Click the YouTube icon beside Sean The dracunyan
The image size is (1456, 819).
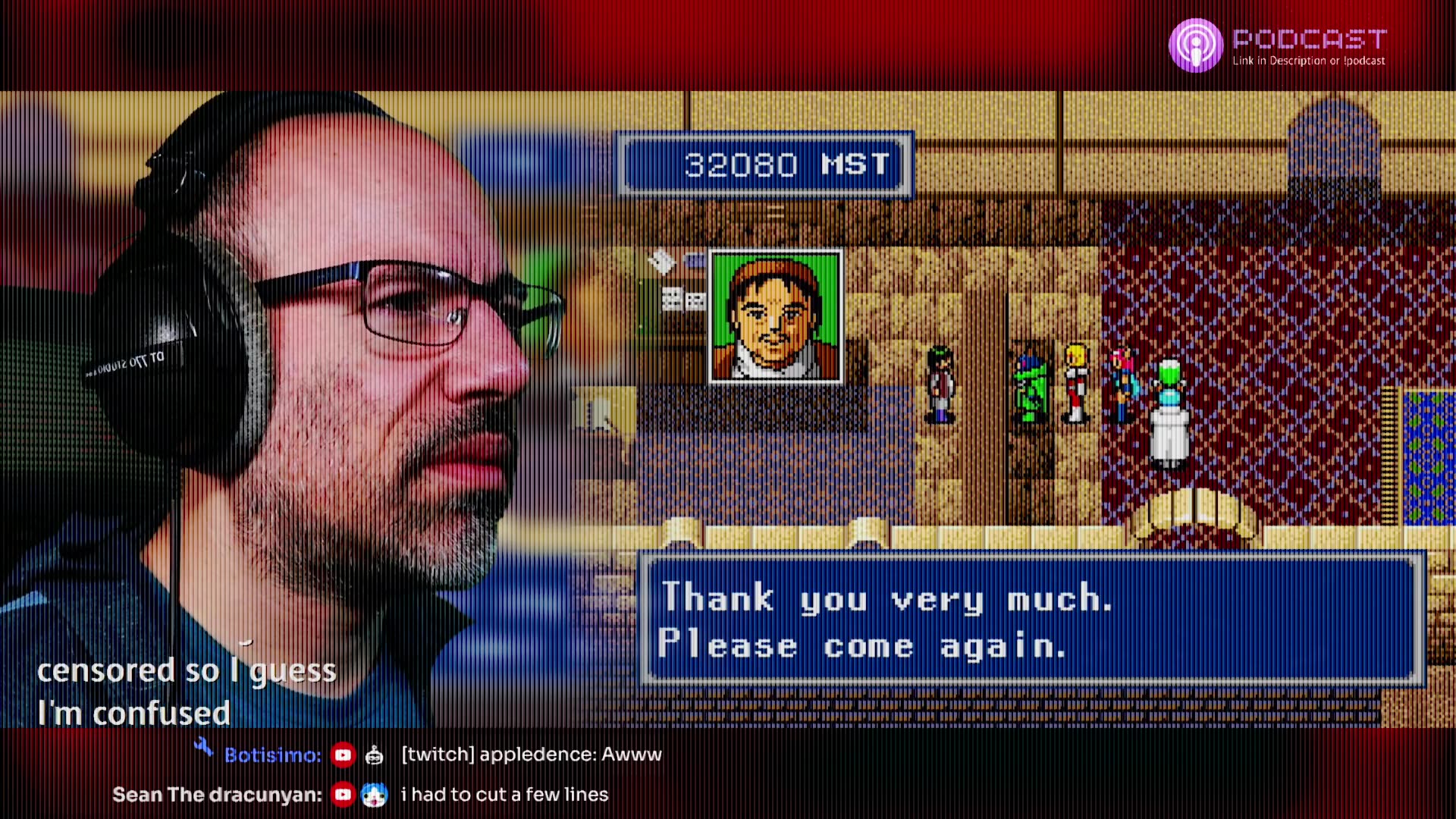344,795
